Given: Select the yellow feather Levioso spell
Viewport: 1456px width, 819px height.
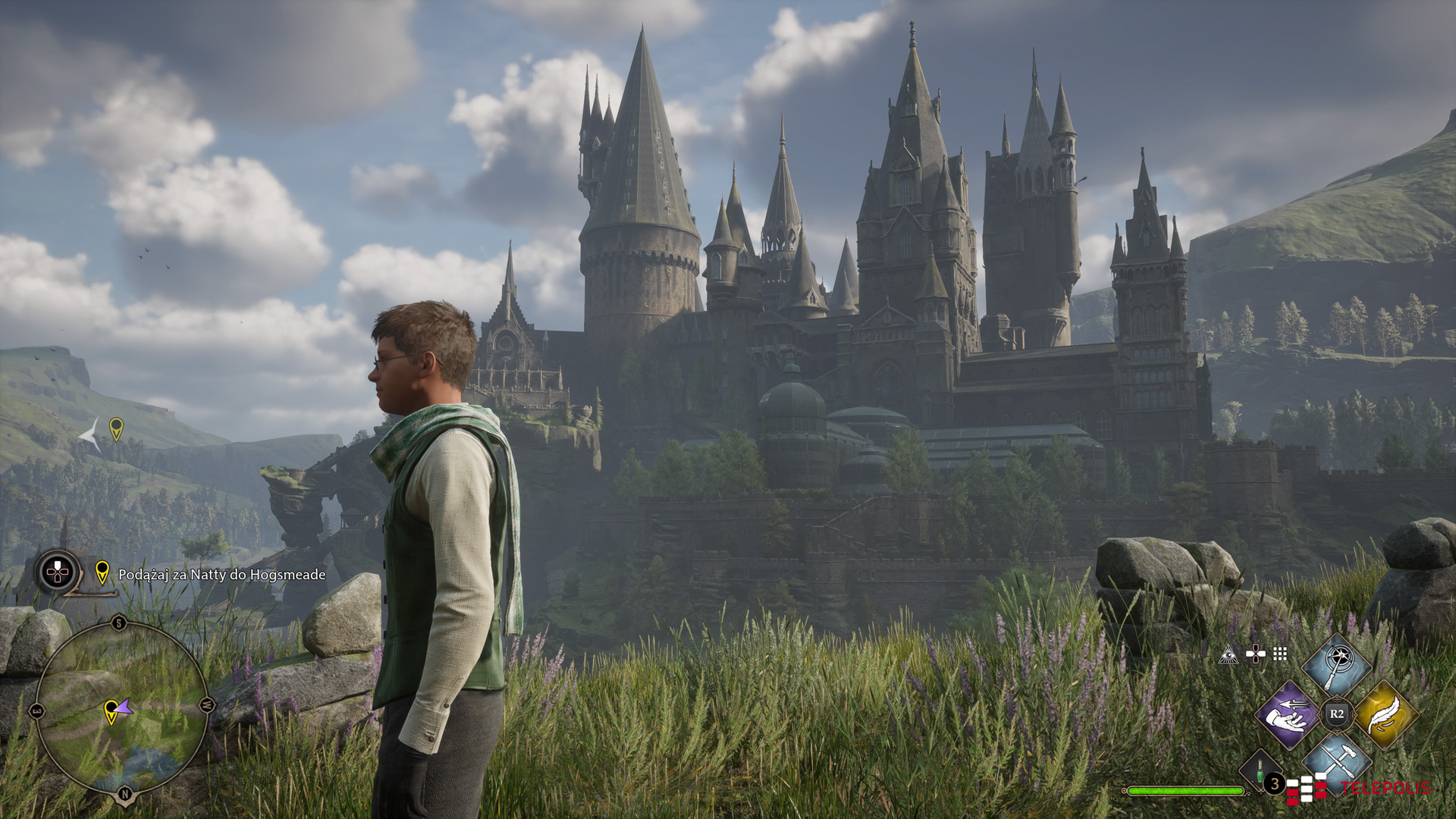Looking at the screenshot, I should tap(1385, 714).
